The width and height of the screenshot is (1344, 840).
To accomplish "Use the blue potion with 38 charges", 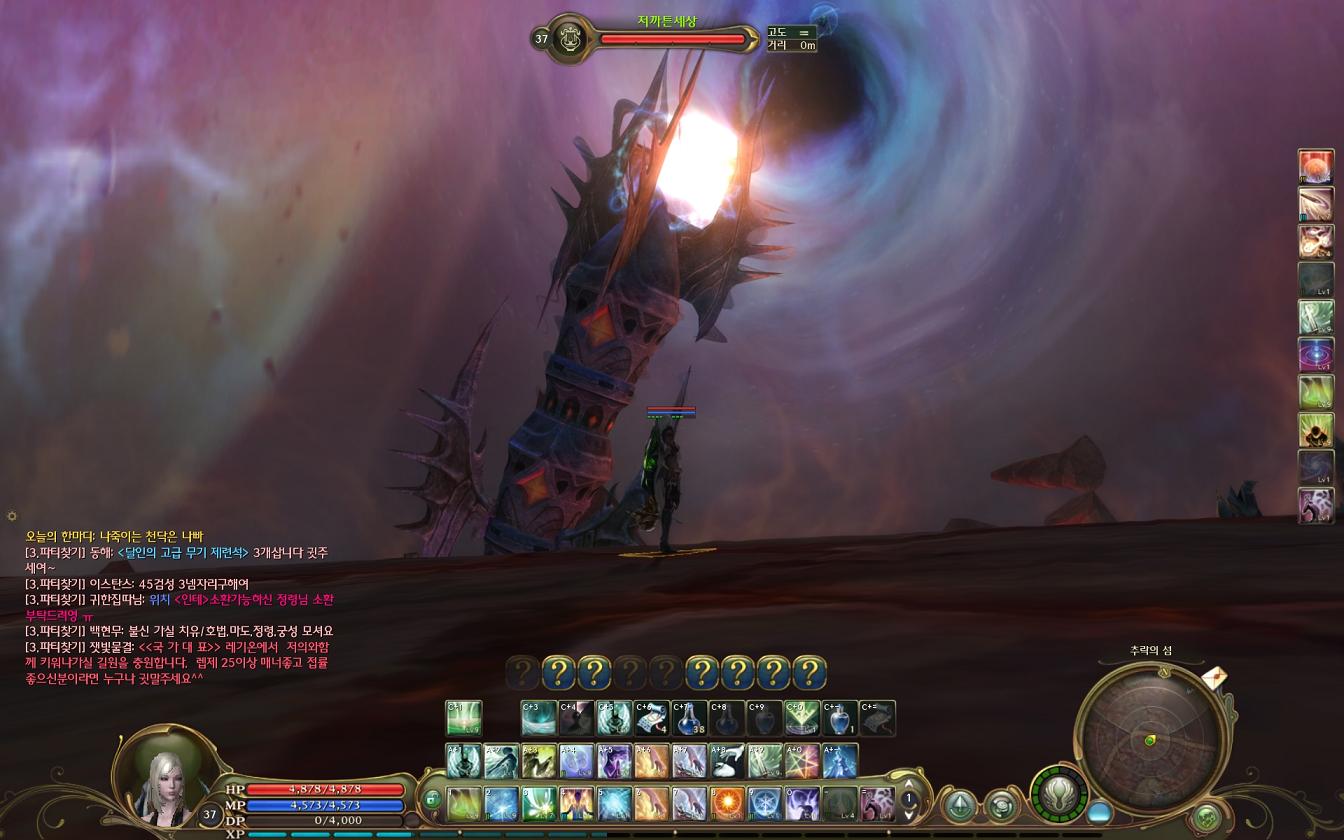I will pos(689,718).
